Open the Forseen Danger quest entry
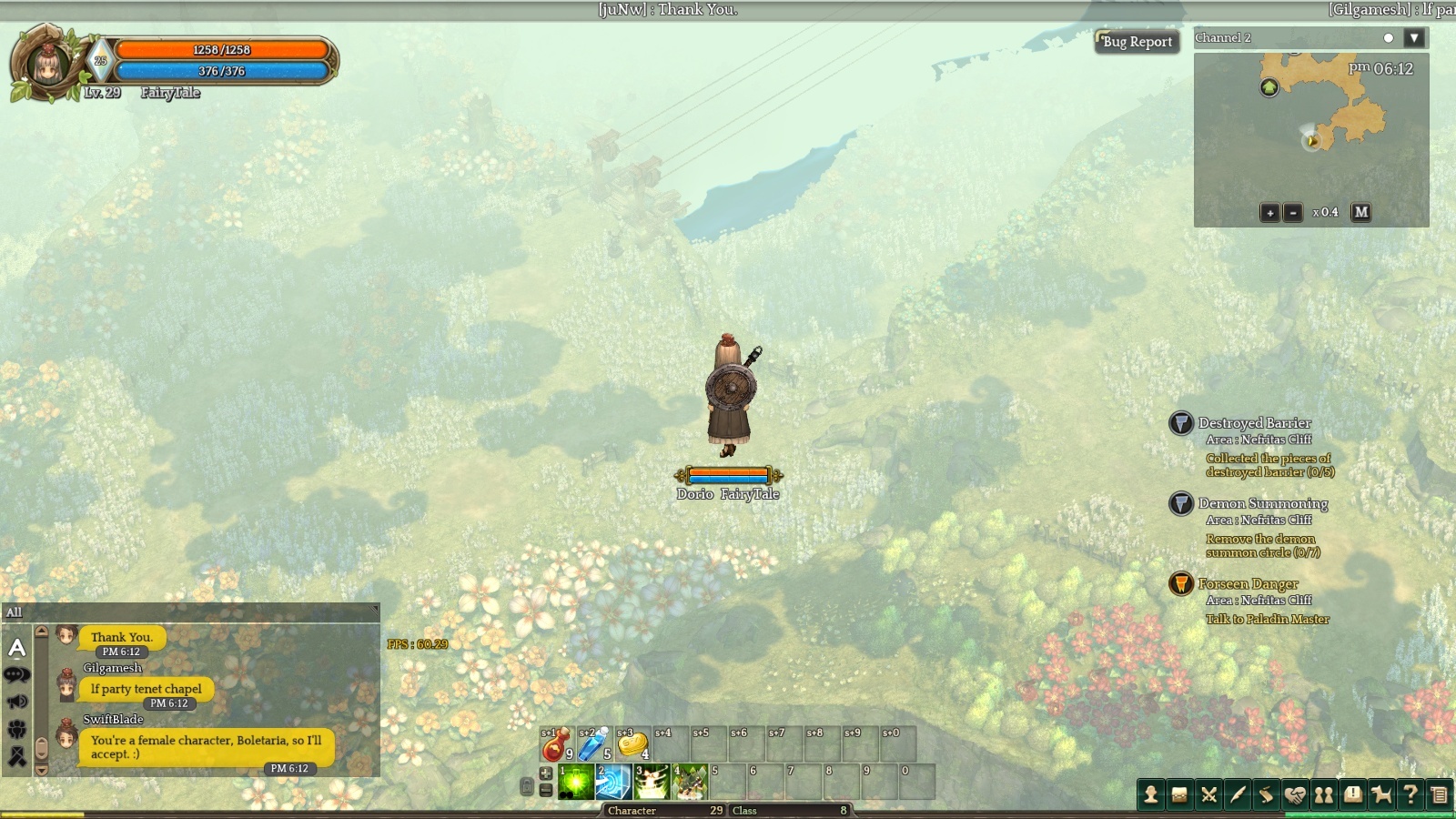Image resolution: width=1456 pixels, height=819 pixels. (1248, 583)
